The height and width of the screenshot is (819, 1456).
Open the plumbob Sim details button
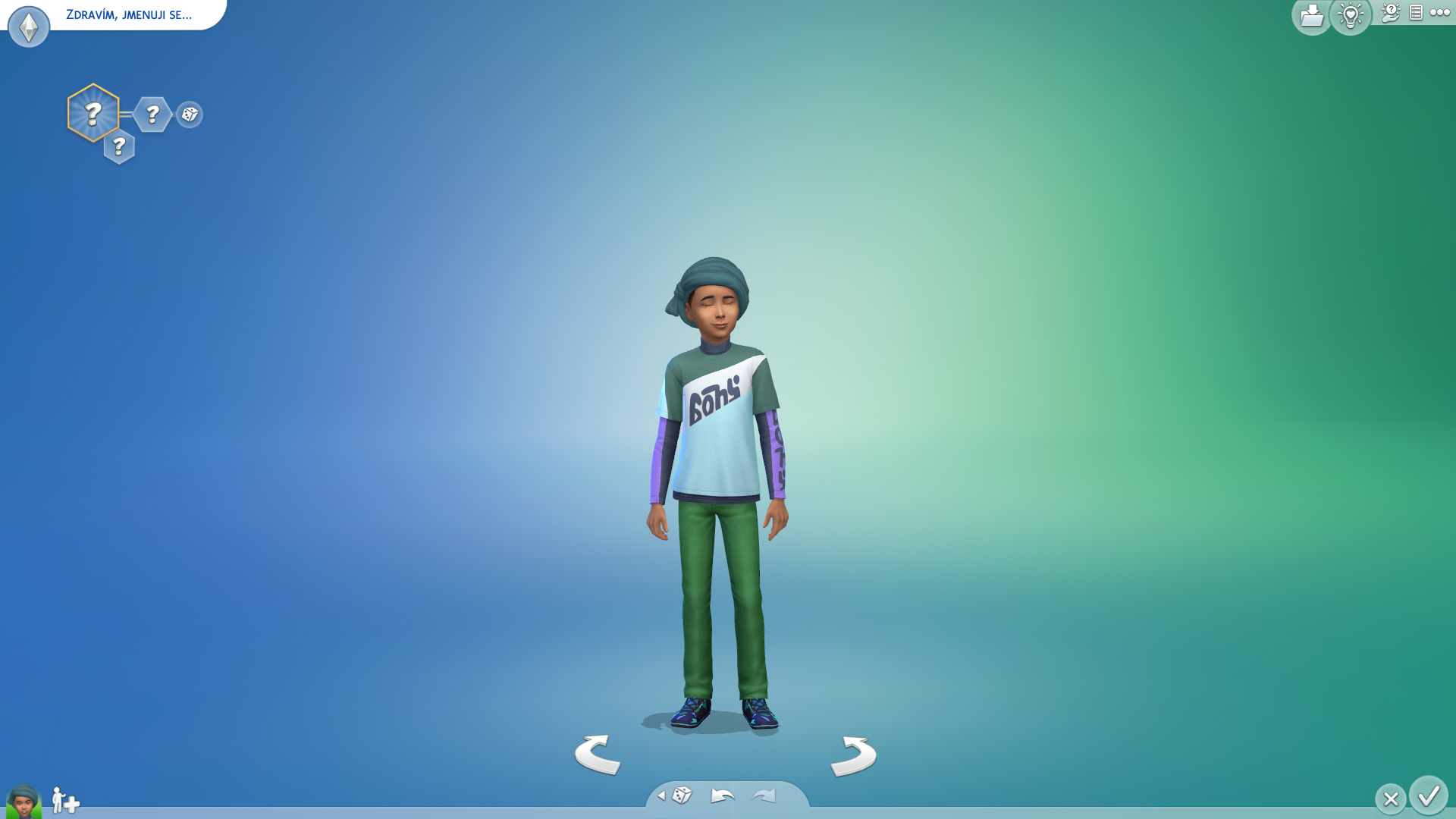coord(29,27)
